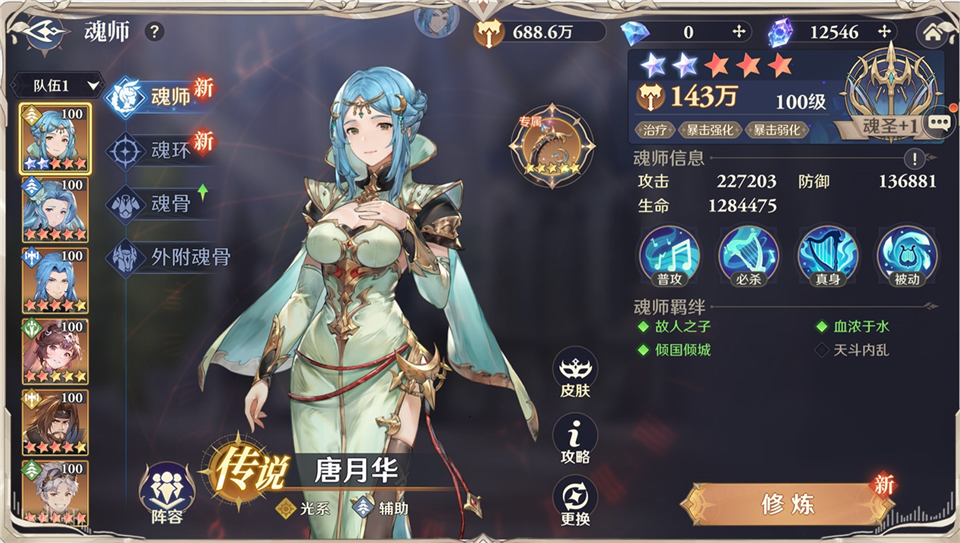The image size is (960, 543).
Task: View the 必杀 skill
Action: 748,255
